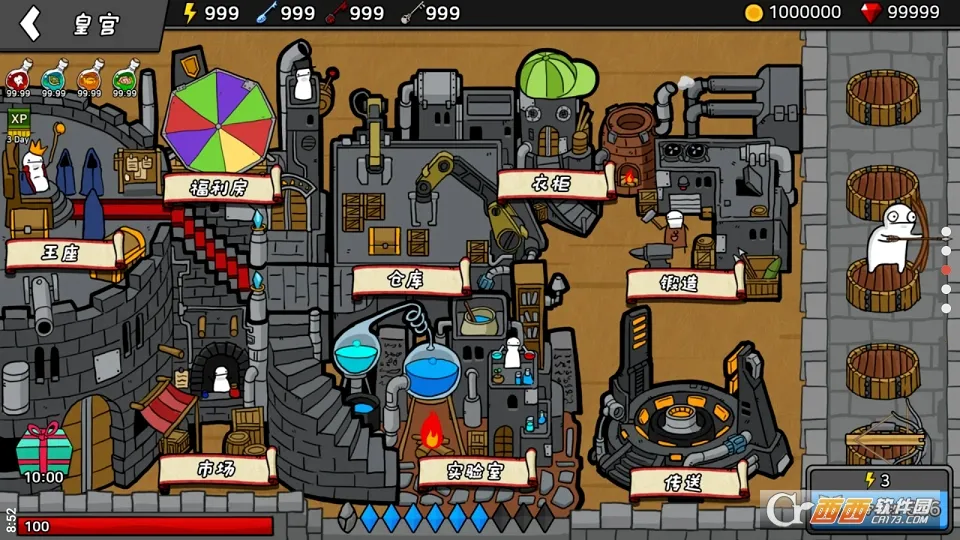
Task: Select the 传送 teleport label
Action: click(x=688, y=481)
